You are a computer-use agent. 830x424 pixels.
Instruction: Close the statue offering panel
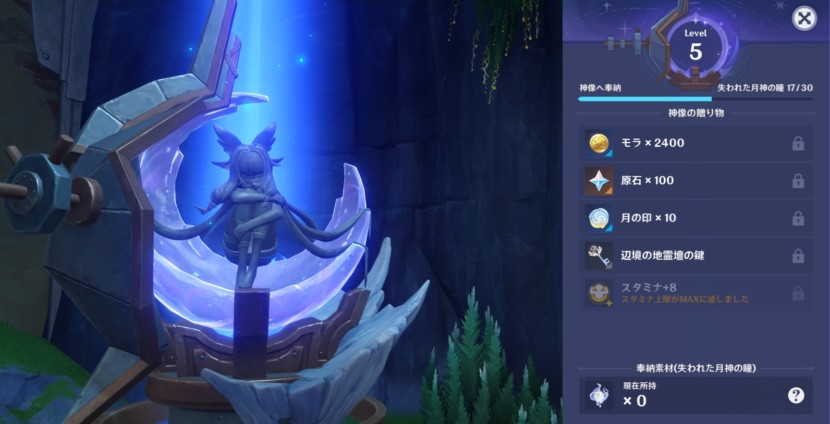(x=803, y=18)
